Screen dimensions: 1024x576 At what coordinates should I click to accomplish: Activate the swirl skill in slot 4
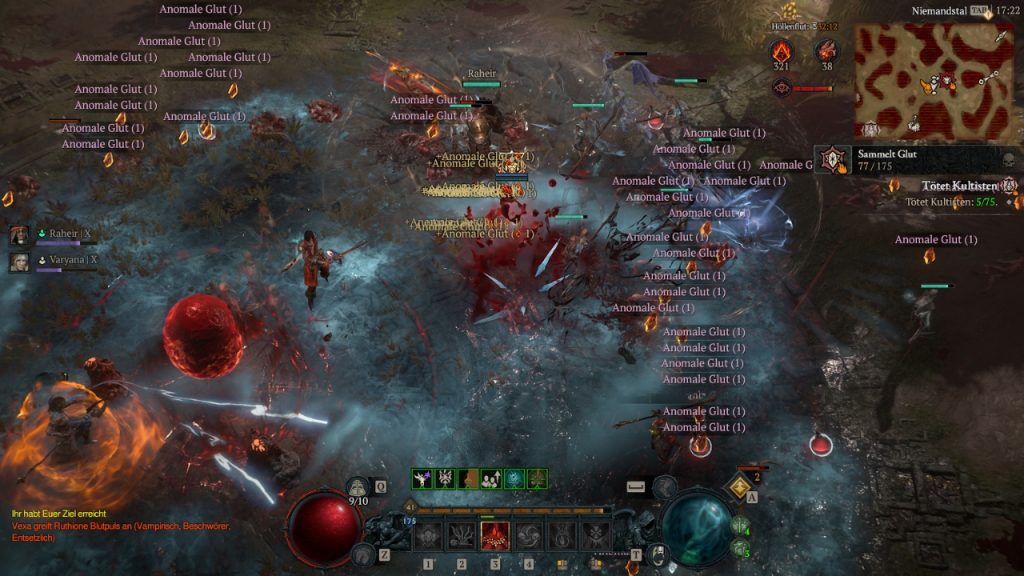click(x=528, y=536)
